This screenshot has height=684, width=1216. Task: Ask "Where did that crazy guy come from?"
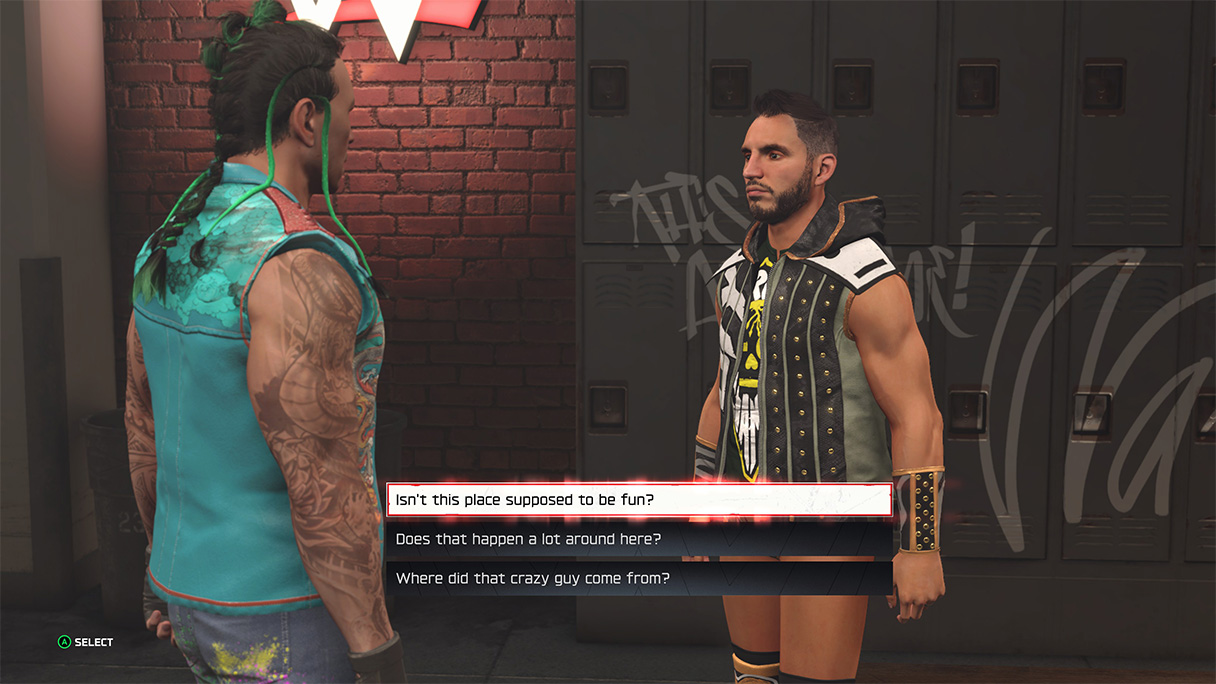click(x=638, y=578)
